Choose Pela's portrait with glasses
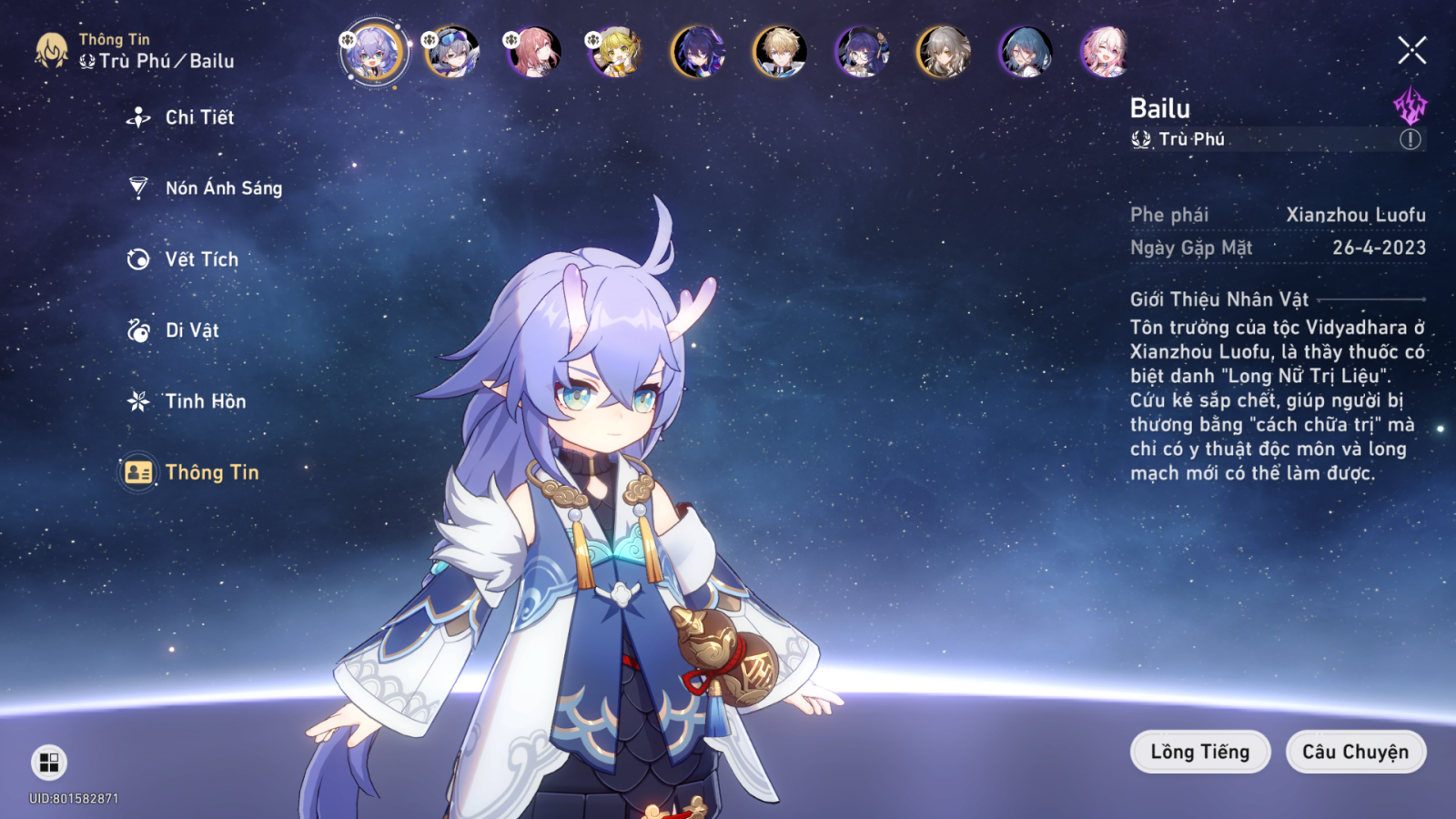 coord(862,52)
